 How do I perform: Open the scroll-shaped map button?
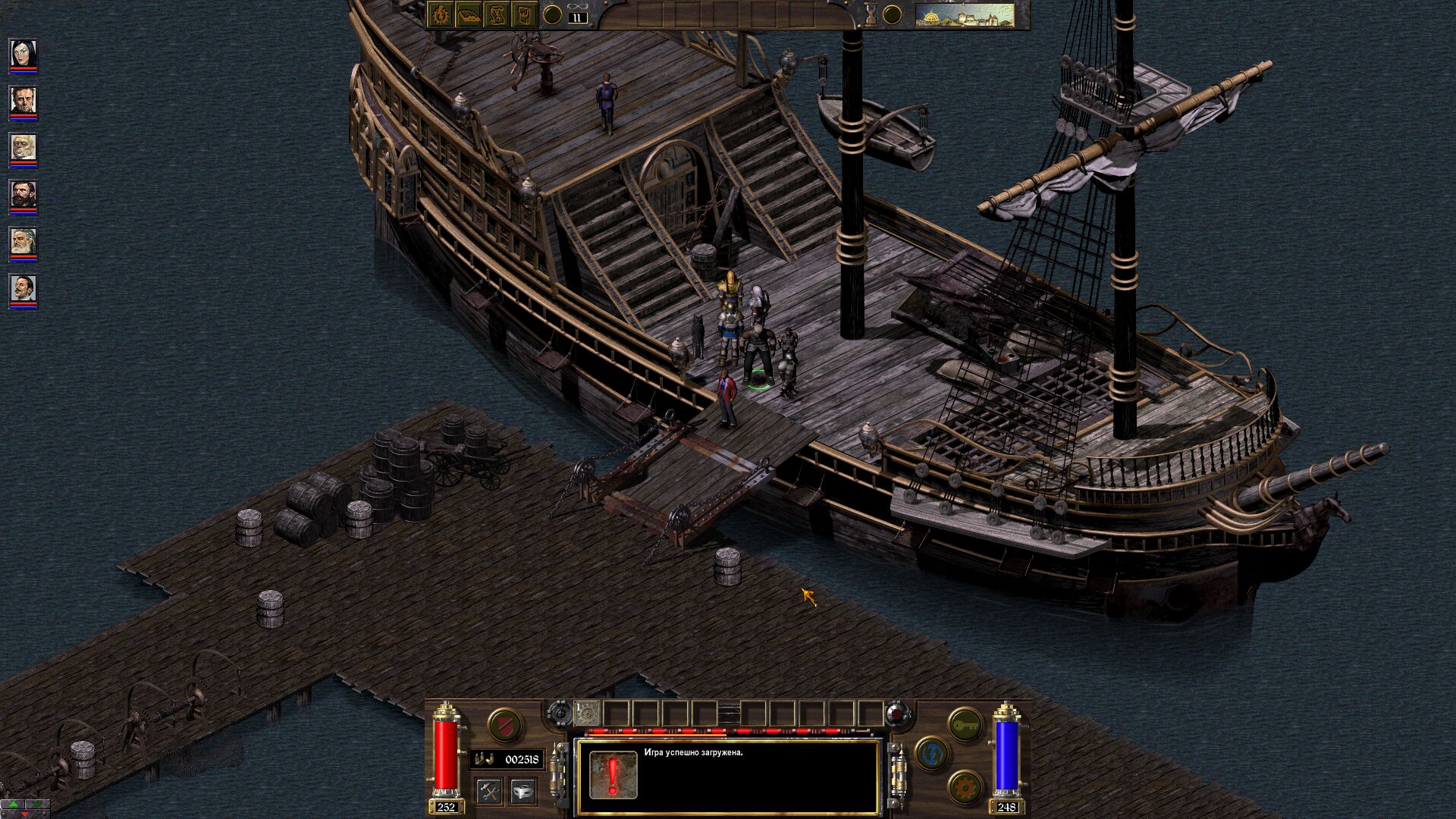497,14
